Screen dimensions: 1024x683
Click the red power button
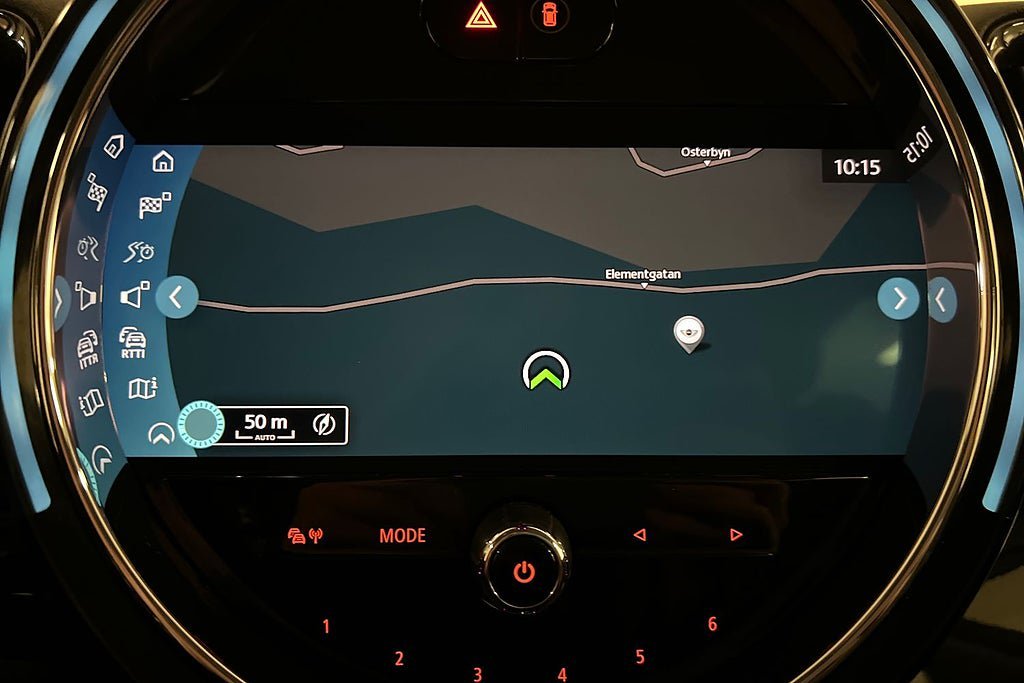pos(523,573)
